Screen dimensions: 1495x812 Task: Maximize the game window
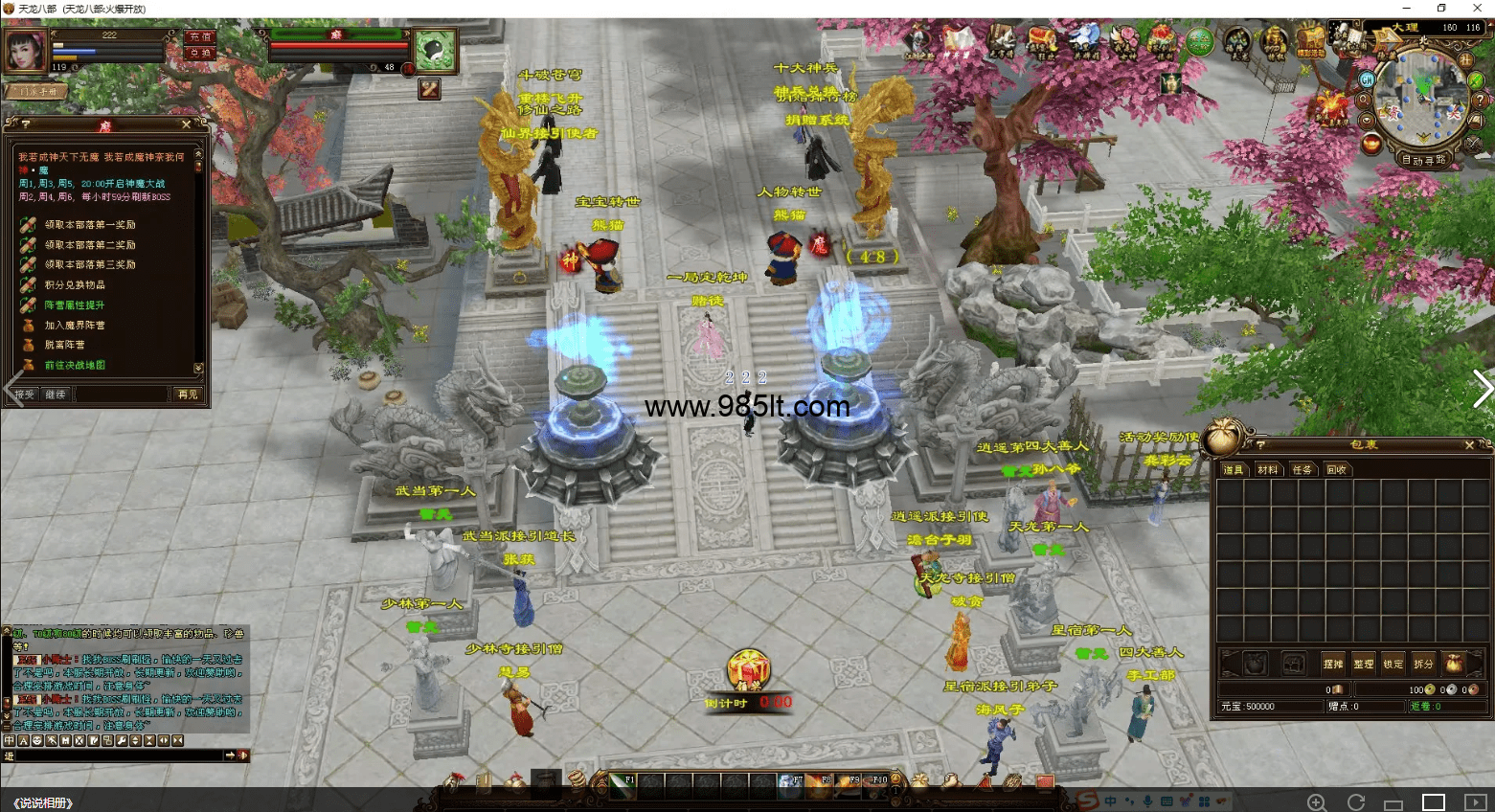1441,9
